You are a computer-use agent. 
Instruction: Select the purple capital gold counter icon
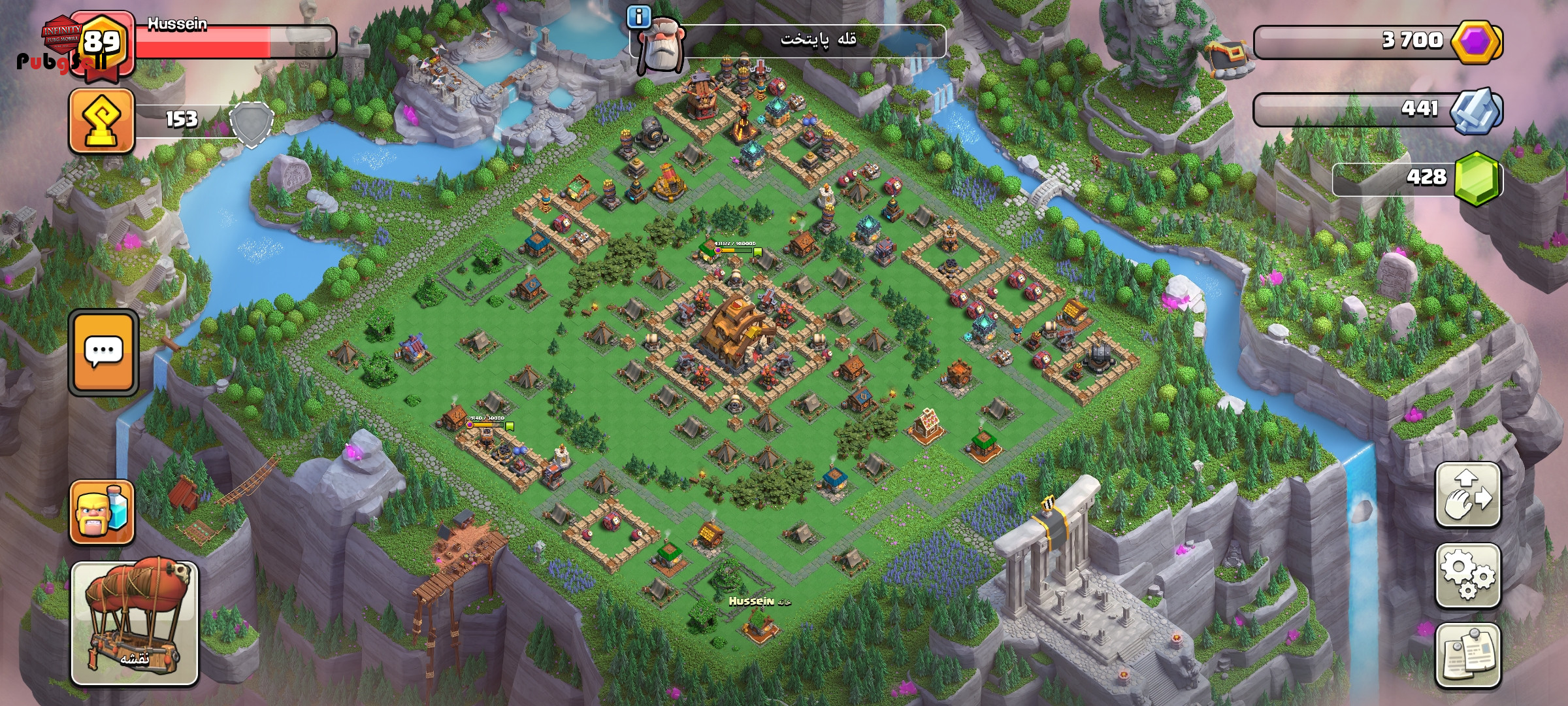point(1475,42)
